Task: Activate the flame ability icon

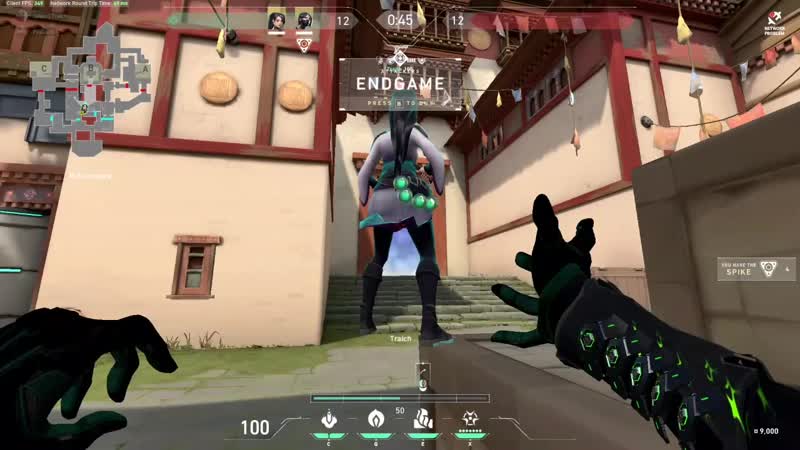Action: point(377,419)
